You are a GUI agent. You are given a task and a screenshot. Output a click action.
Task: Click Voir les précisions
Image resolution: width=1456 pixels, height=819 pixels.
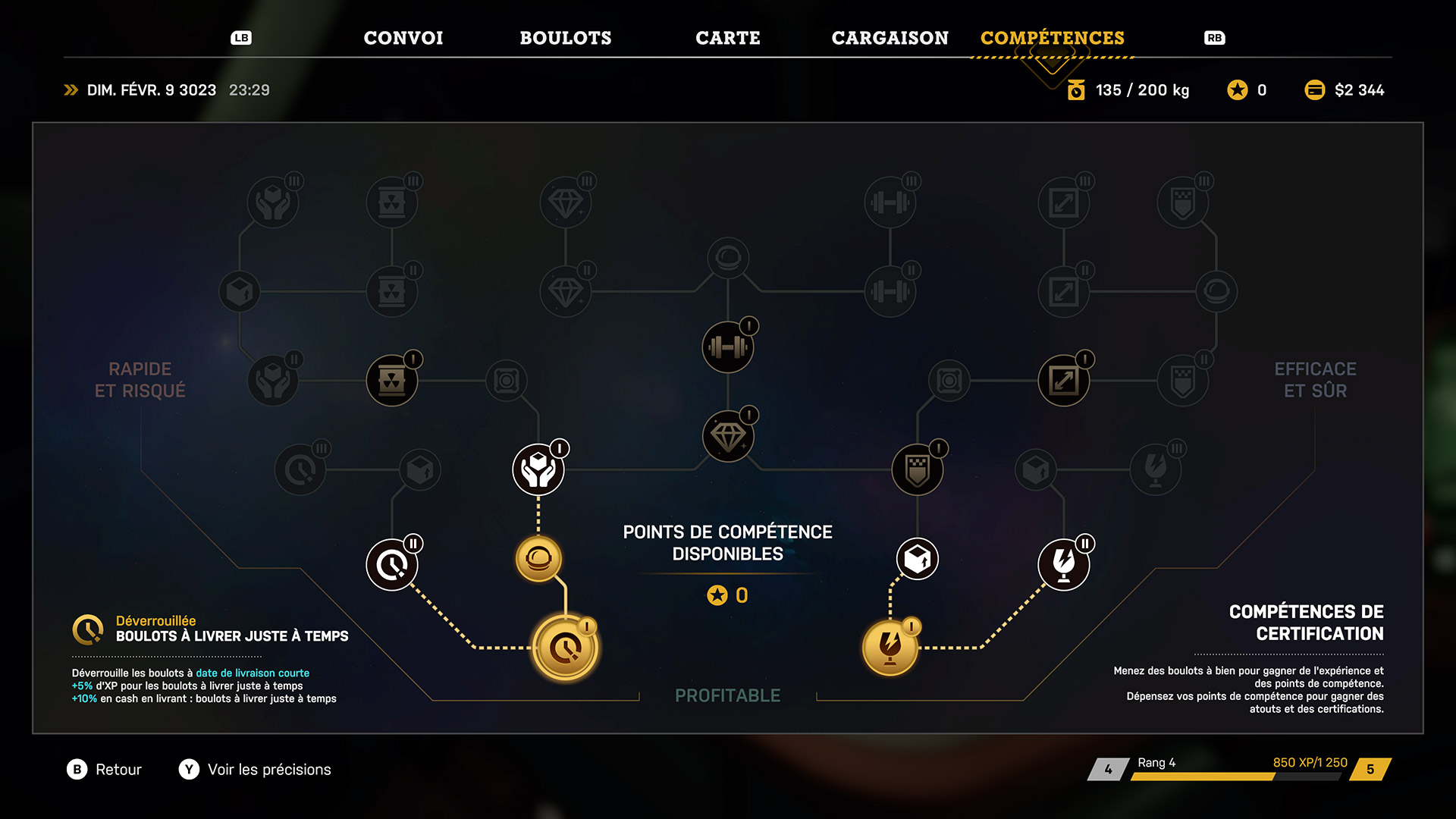(x=256, y=770)
